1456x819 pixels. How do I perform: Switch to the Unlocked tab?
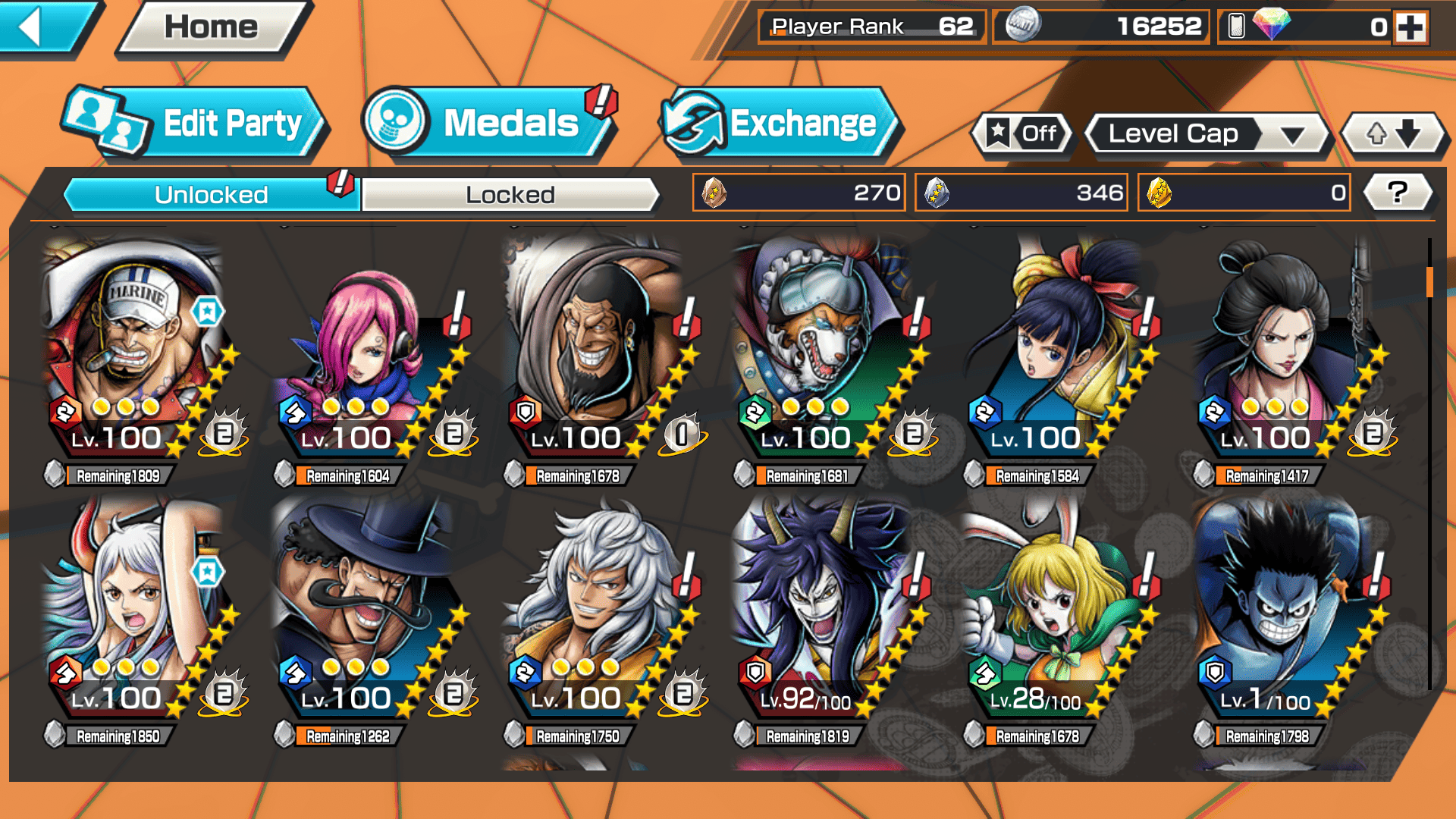tap(211, 195)
